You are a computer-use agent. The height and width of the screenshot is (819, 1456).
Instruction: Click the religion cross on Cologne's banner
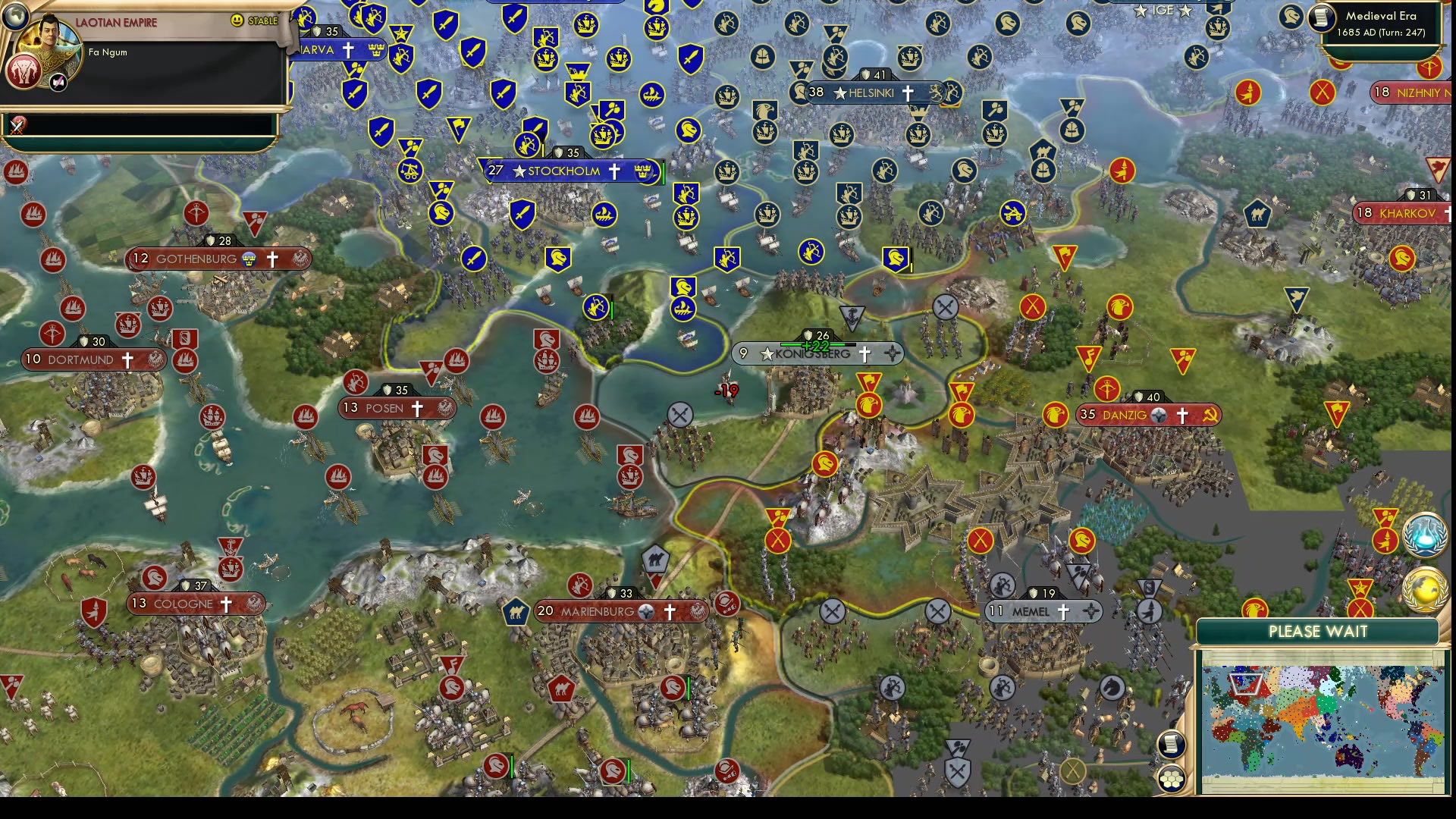click(x=224, y=604)
